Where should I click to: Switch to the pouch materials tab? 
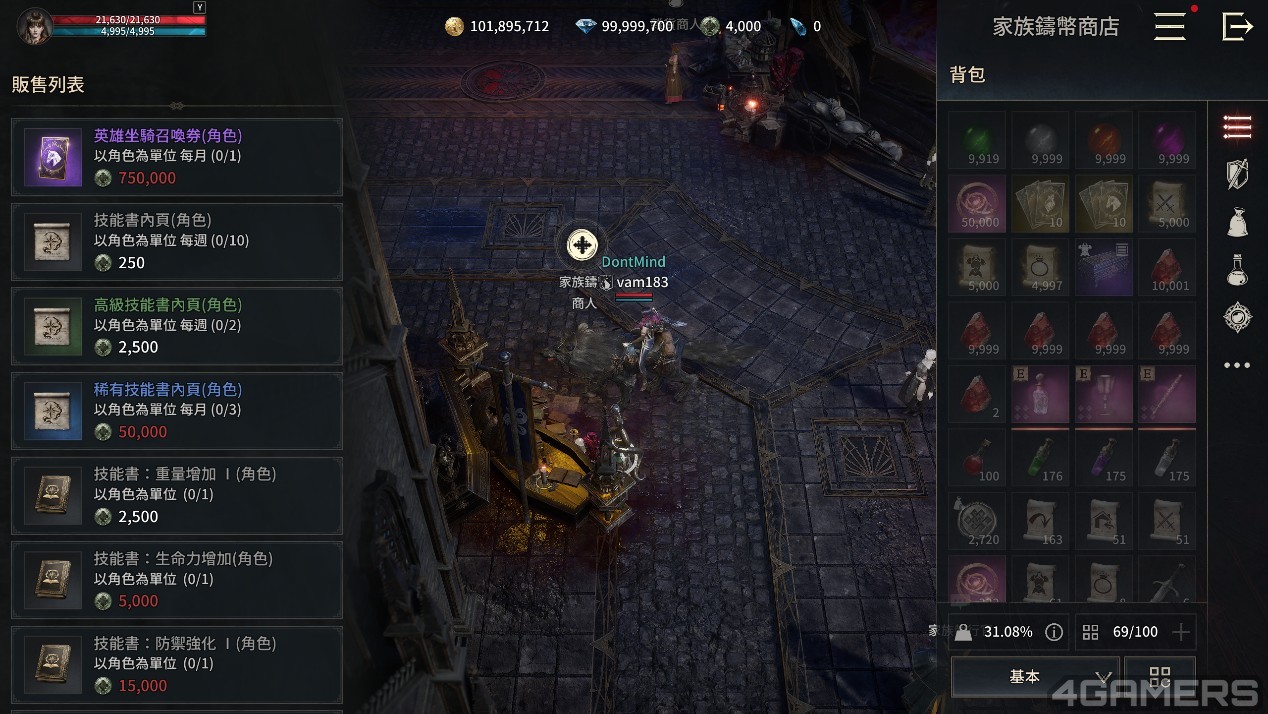(1237, 221)
